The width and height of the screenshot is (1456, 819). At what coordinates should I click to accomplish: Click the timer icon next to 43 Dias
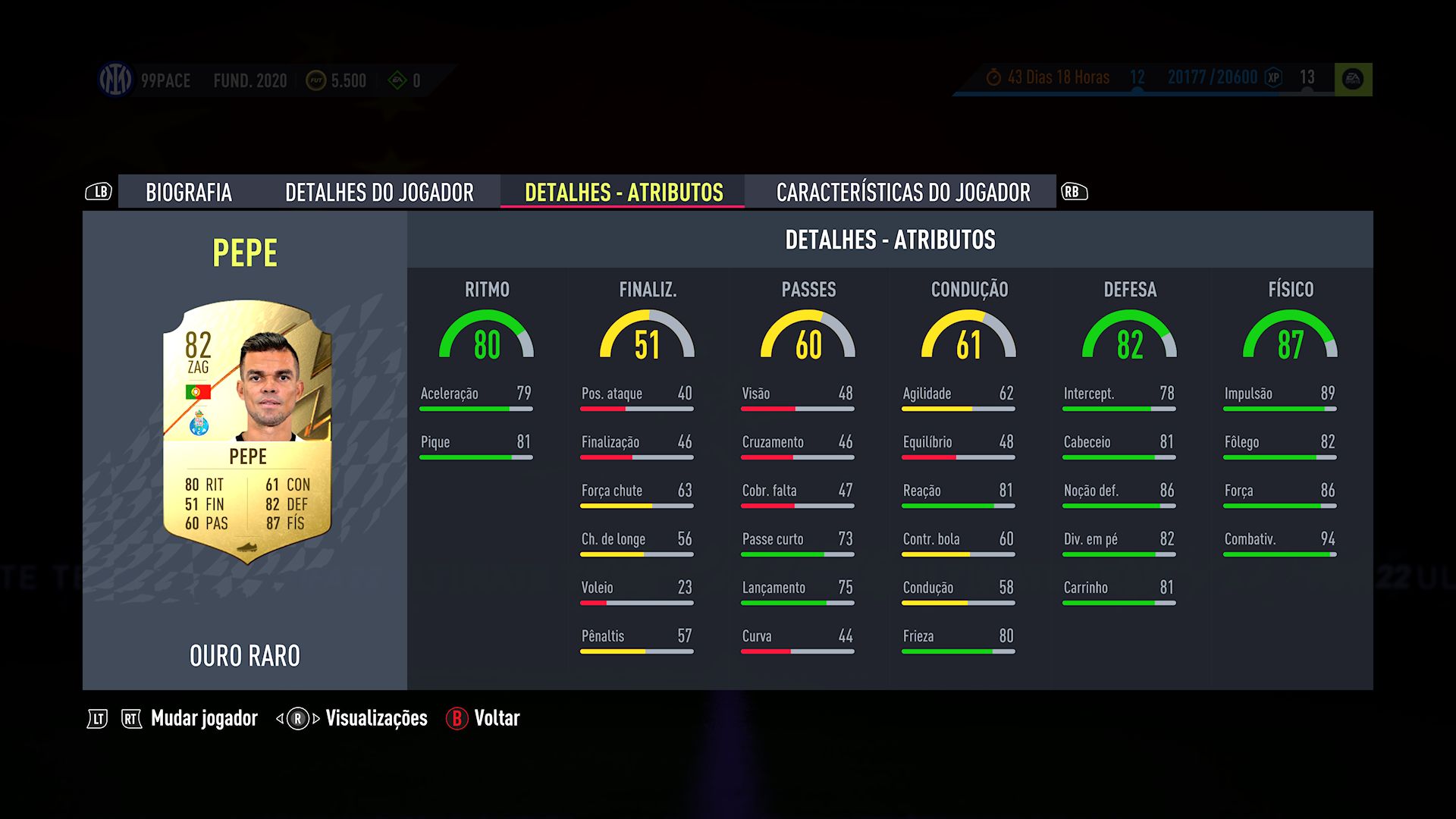coord(994,77)
